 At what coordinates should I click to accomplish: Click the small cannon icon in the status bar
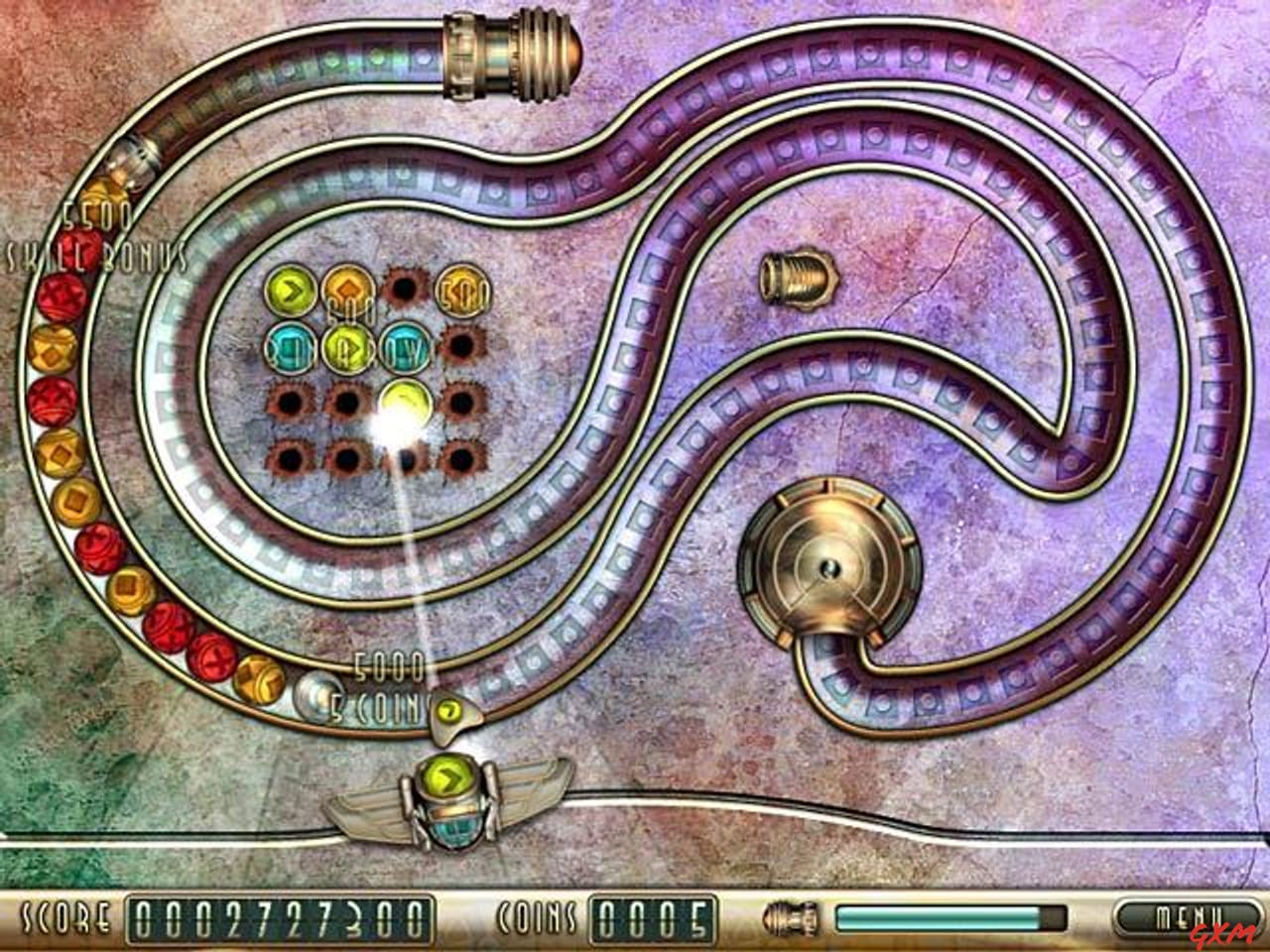pyautogui.click(x=790, y=918)
